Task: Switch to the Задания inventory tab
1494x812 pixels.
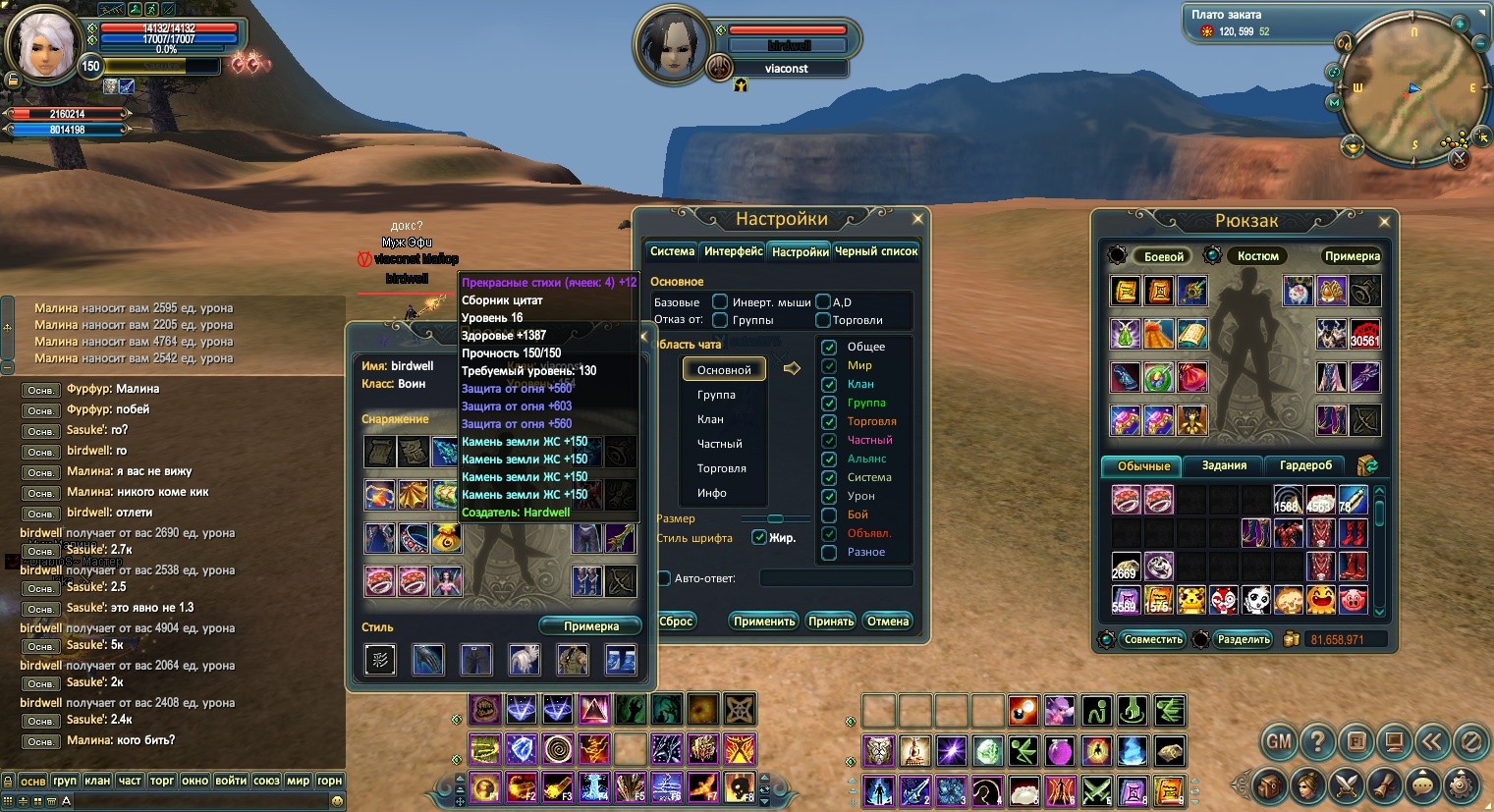Action: 1224,465
